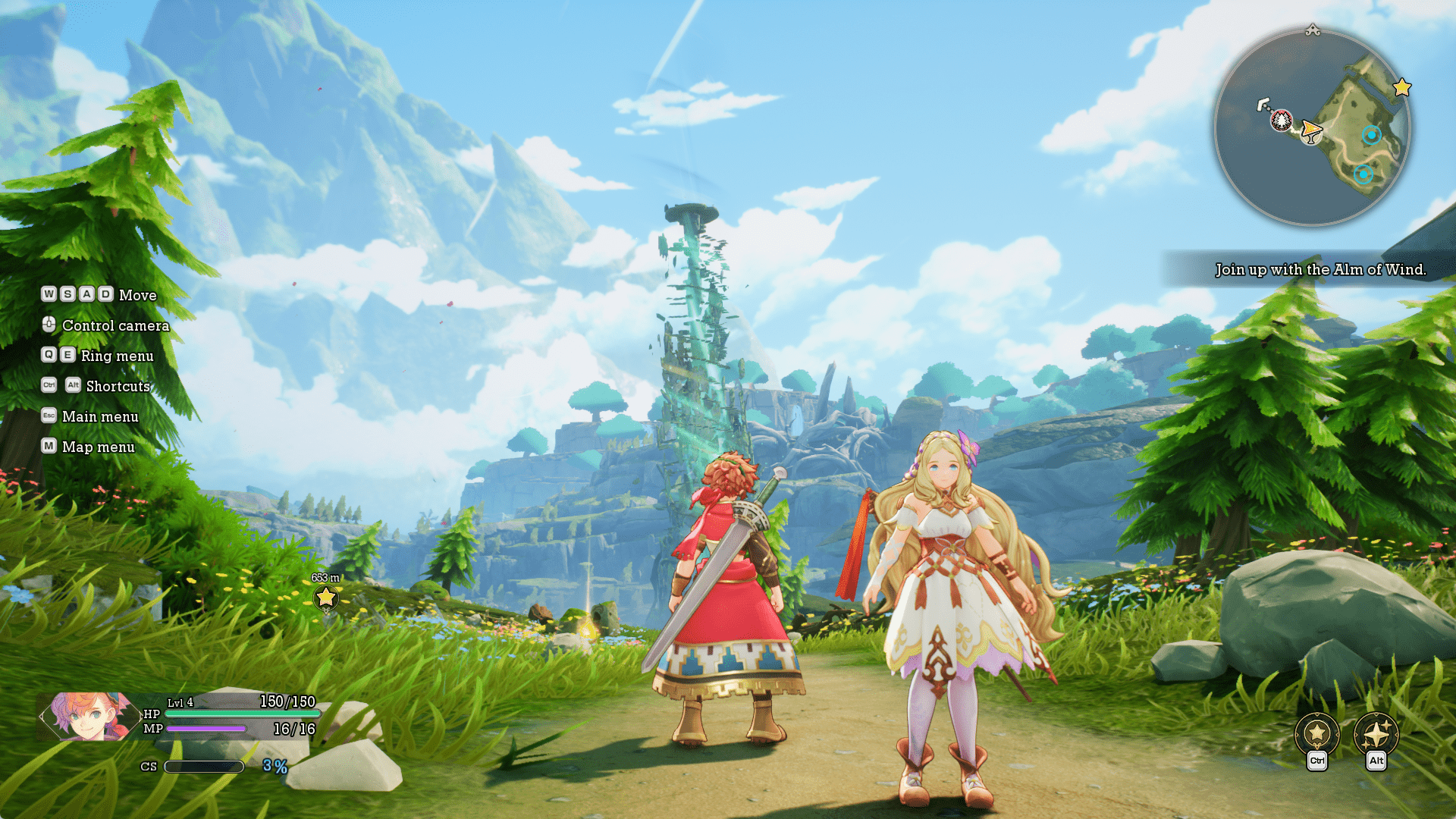The height and width of the screenshot is (819, 1456).
Task: Select the red pine tree marker on minimap
Action: point(1281,120)
